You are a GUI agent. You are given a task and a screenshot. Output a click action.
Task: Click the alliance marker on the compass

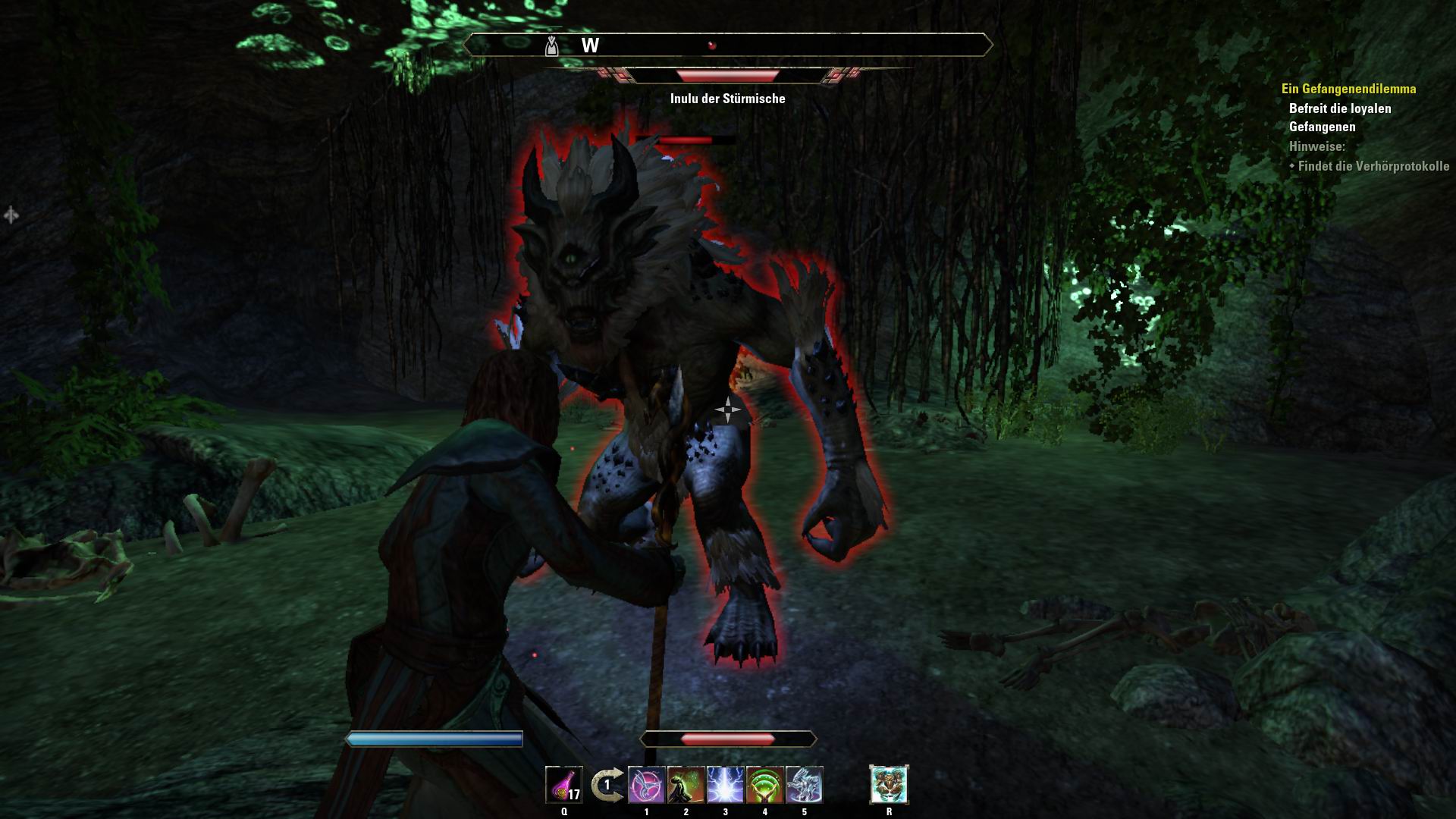[x=551, y=44]
